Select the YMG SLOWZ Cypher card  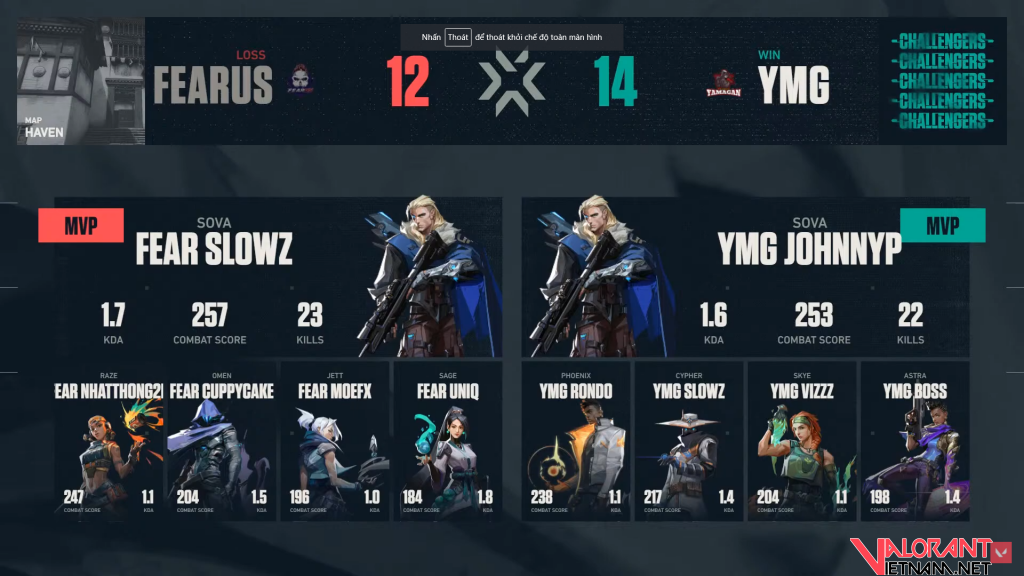pos(689,441)
